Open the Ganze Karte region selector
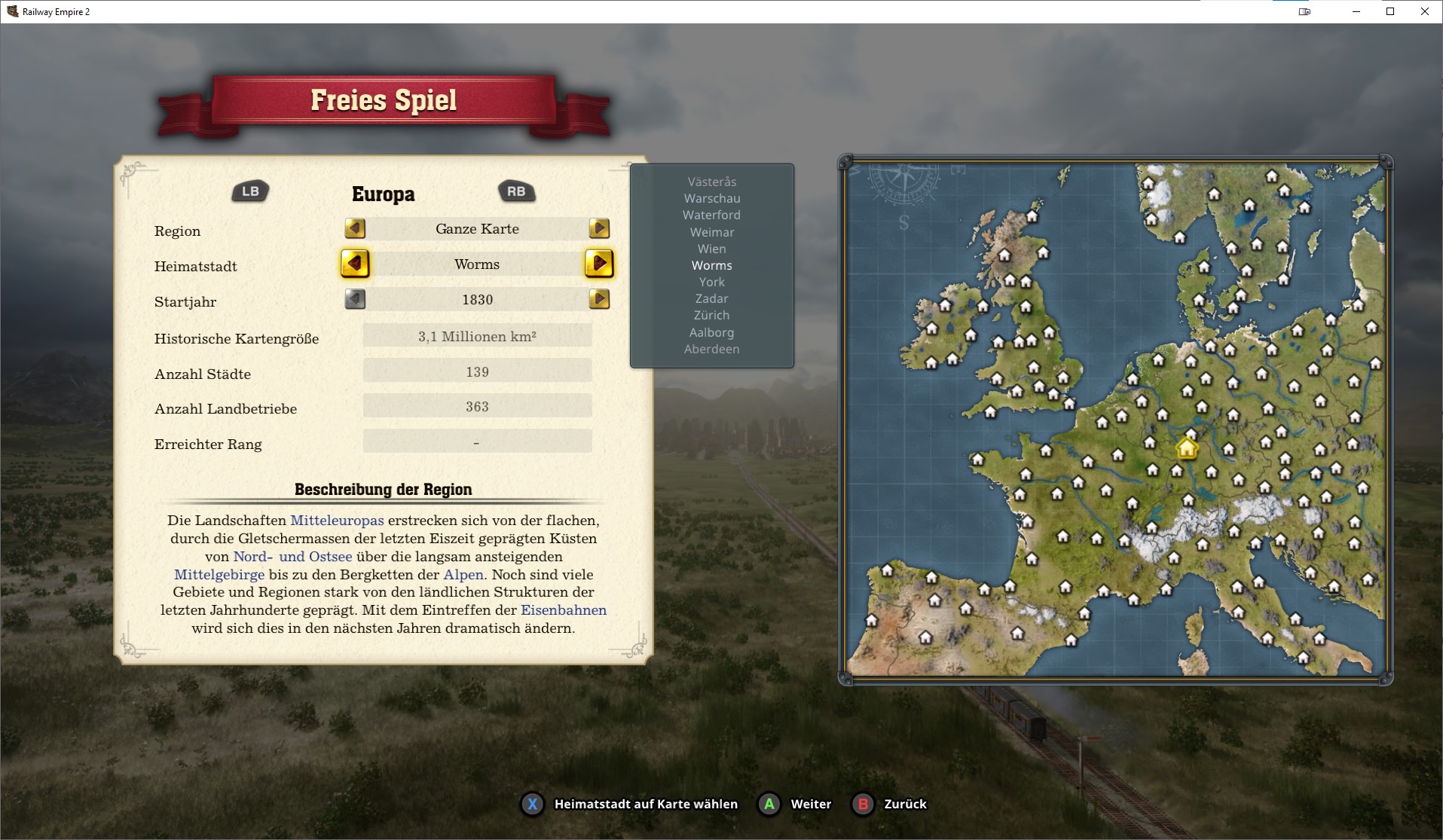Image resolution: width=1443 pixels, height=840 pixels. coord(476,228)
